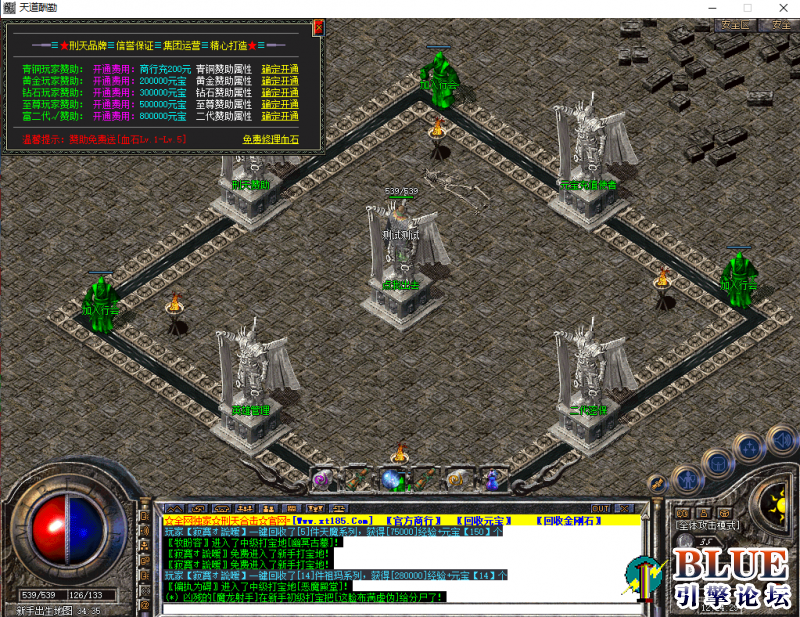Confirm opening the 至尊 (Supreme) sponsorship

tap(280, 104)
